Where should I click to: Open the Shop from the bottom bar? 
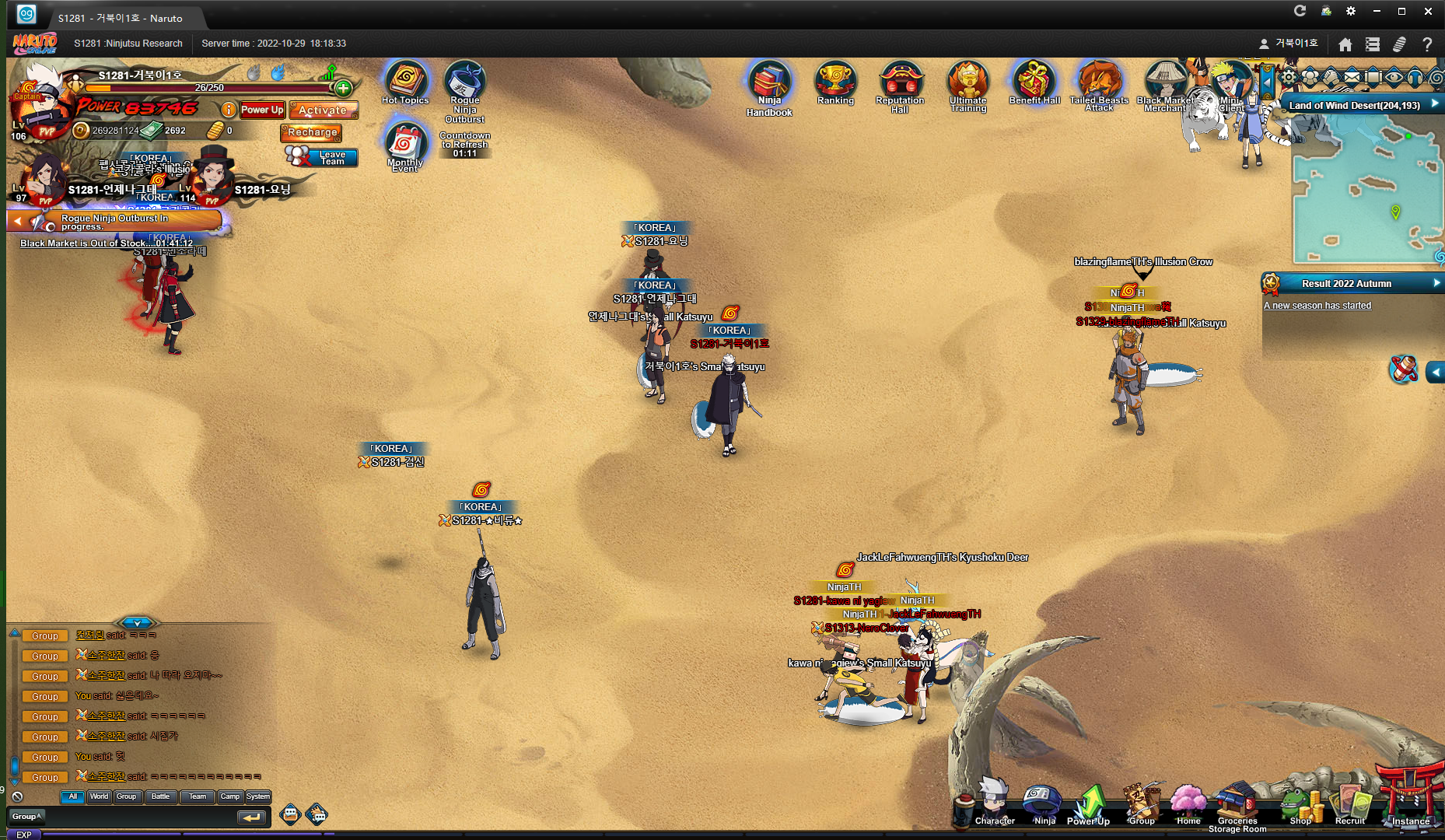click(x=1300, y=807)
